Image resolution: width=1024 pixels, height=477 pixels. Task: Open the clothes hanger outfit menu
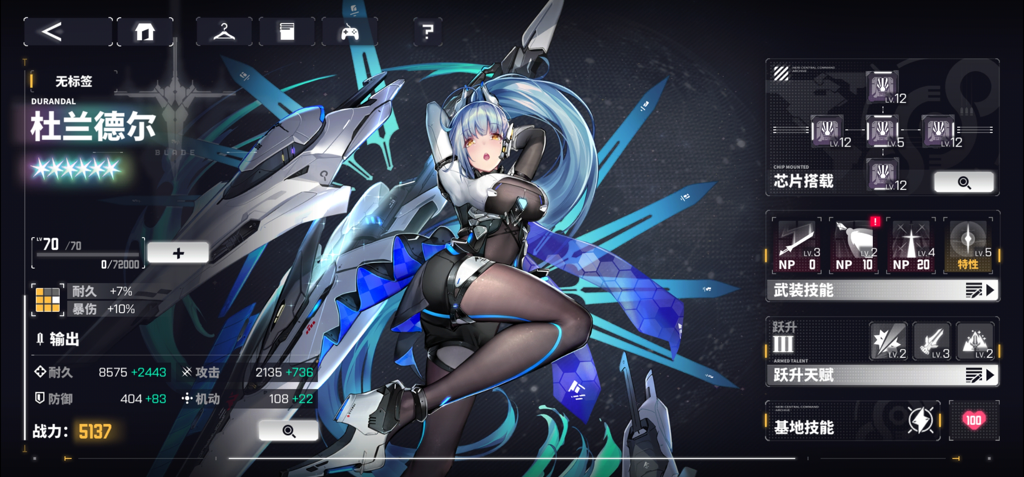223,31
